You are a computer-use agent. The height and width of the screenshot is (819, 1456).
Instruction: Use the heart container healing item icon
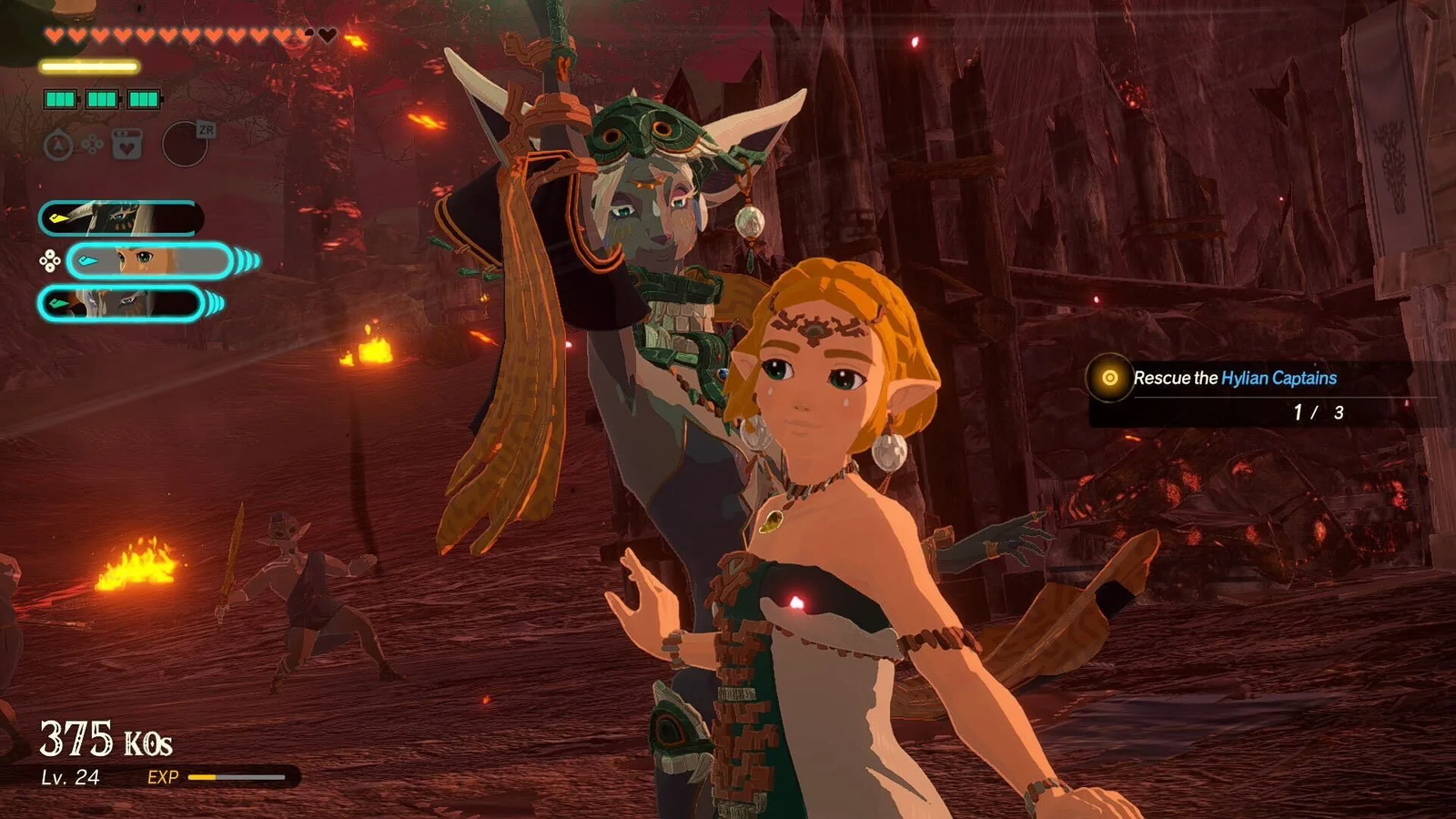pyautogui.click(x=126, y=145)
